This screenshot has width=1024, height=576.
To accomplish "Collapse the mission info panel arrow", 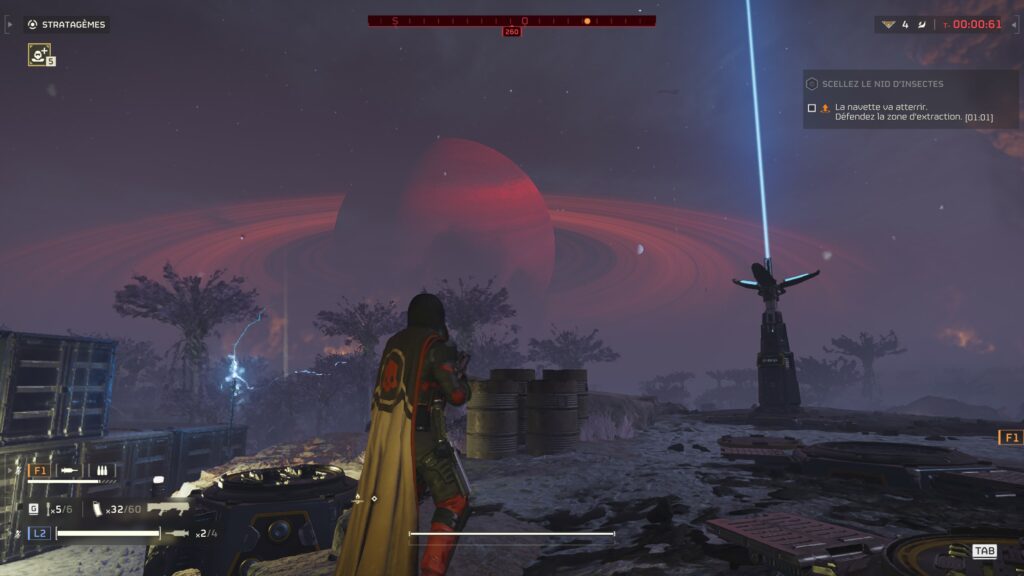I will 1012,24.
